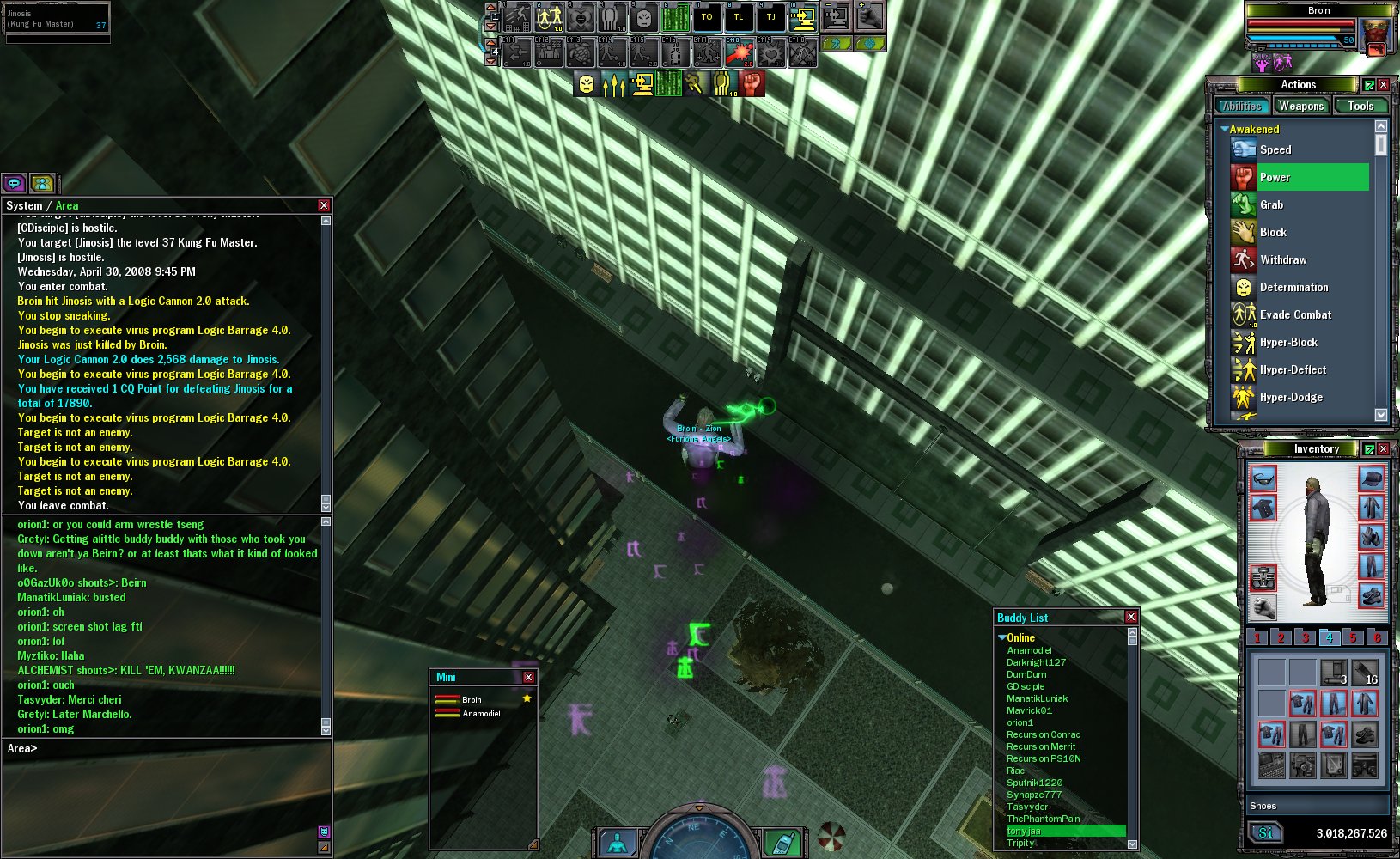
Task: Close the Inventory window
Action: pyautogui.click(x=1384, y=448)
